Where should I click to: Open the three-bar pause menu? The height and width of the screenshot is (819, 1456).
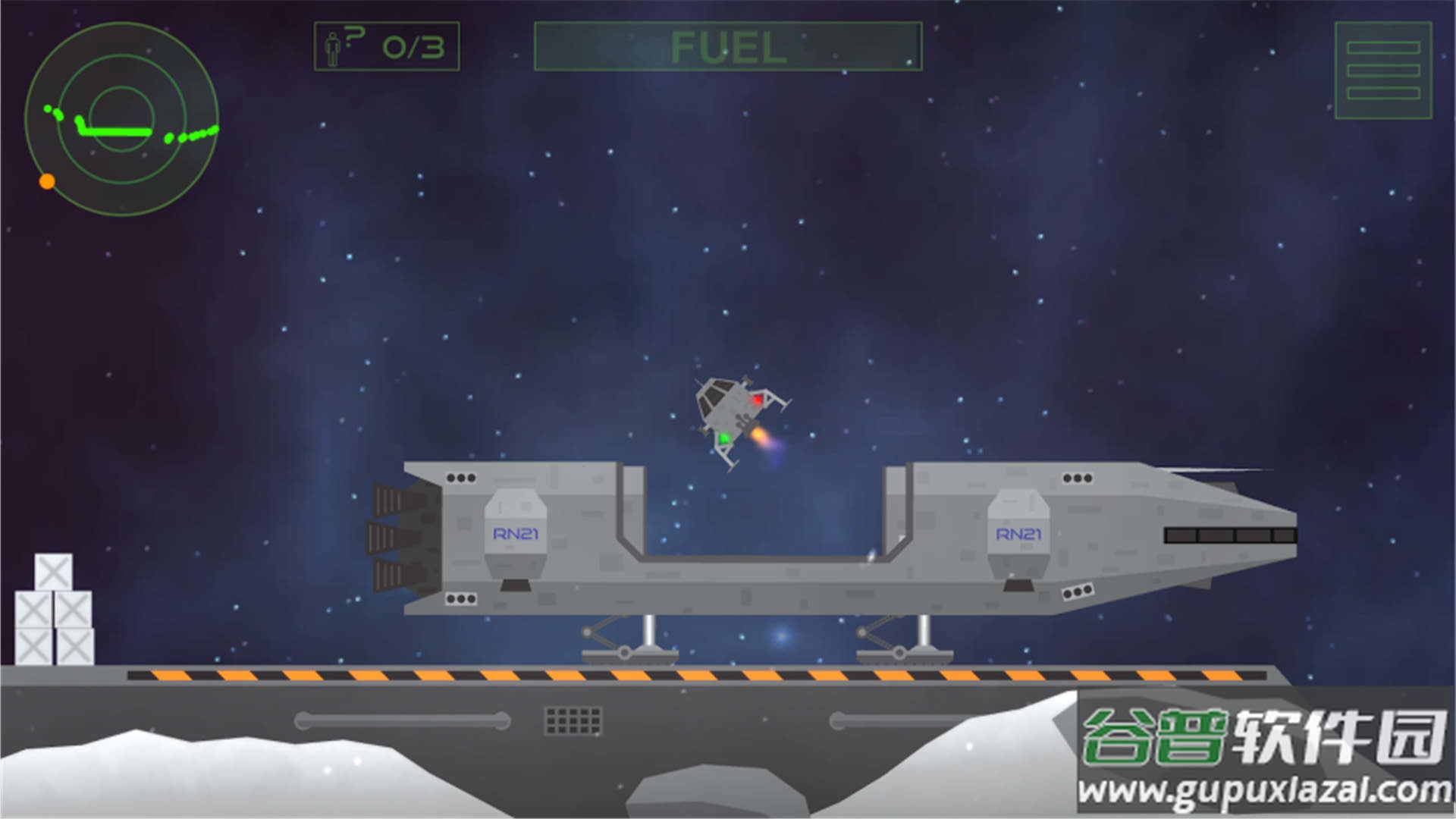[1382, 71]
